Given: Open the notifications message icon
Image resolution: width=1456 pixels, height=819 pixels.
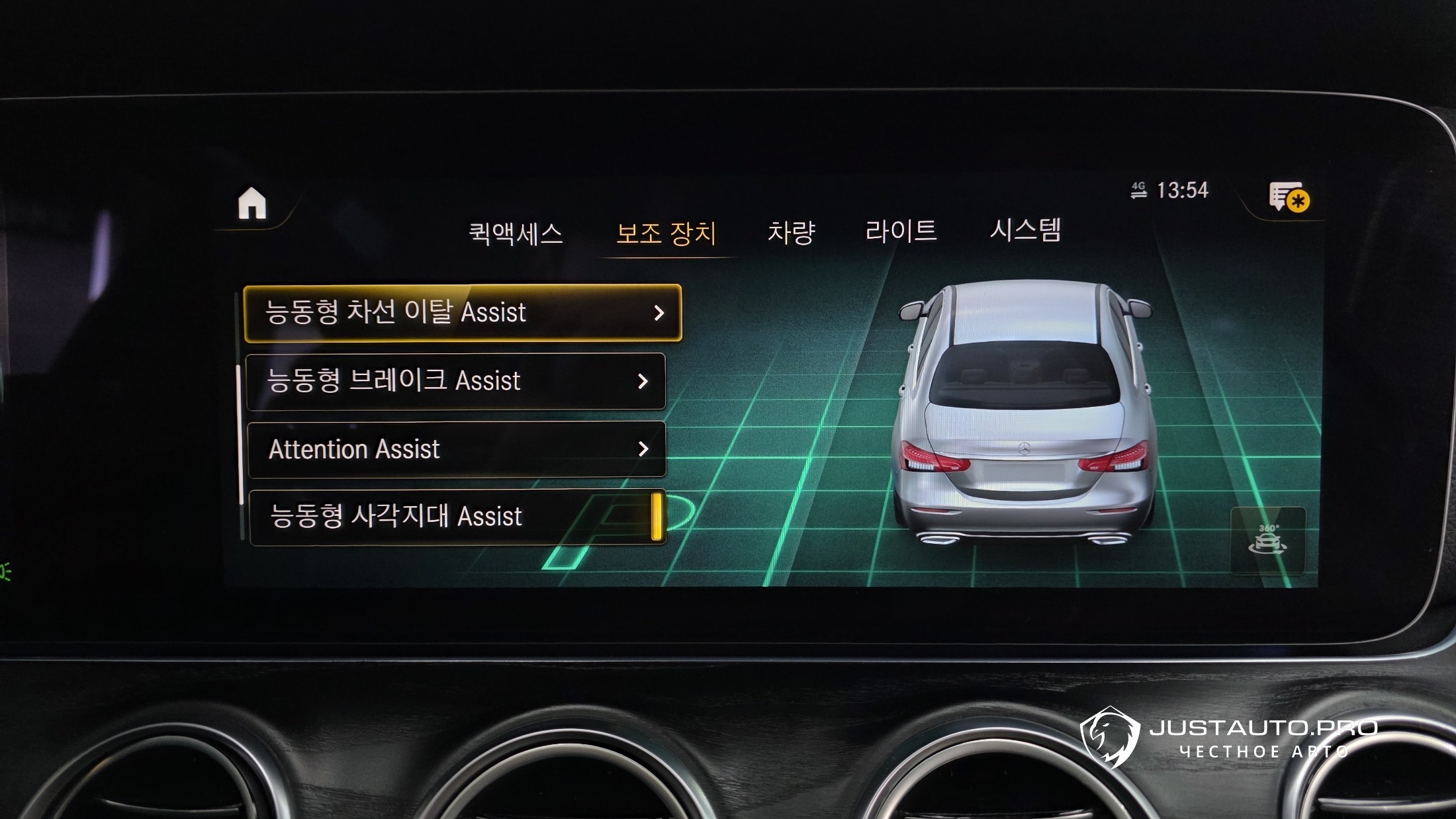Looking at the screenshot, I should [1288, 197].
